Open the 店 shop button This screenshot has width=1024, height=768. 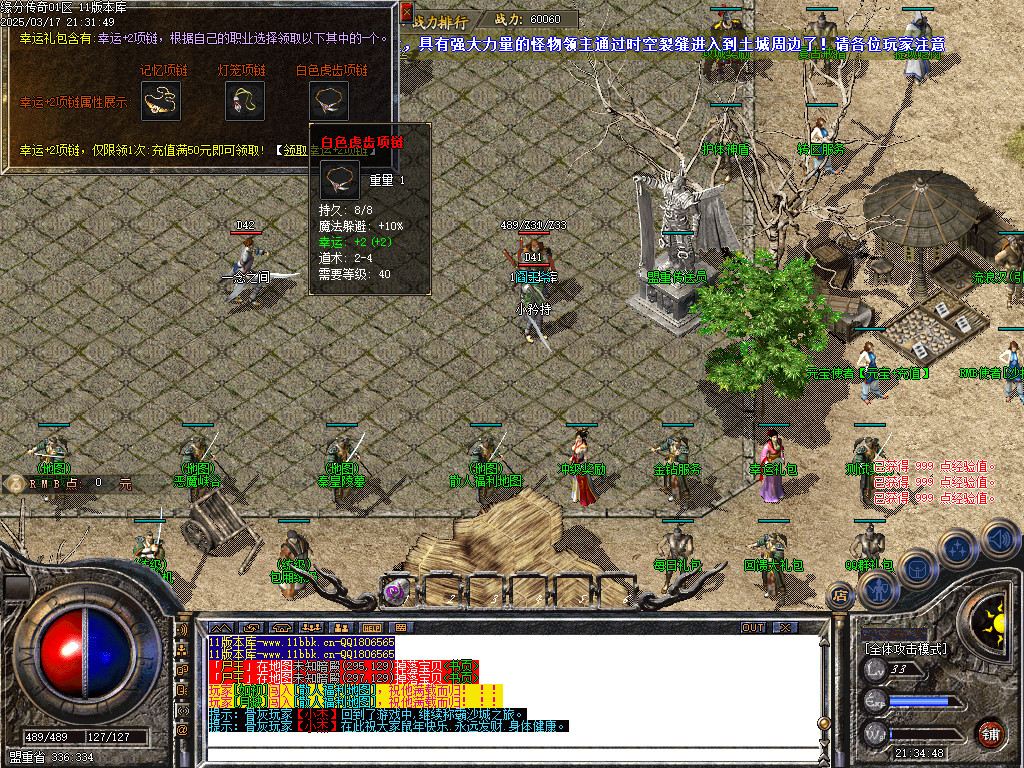pyautogui.click(x=840, y=596)
